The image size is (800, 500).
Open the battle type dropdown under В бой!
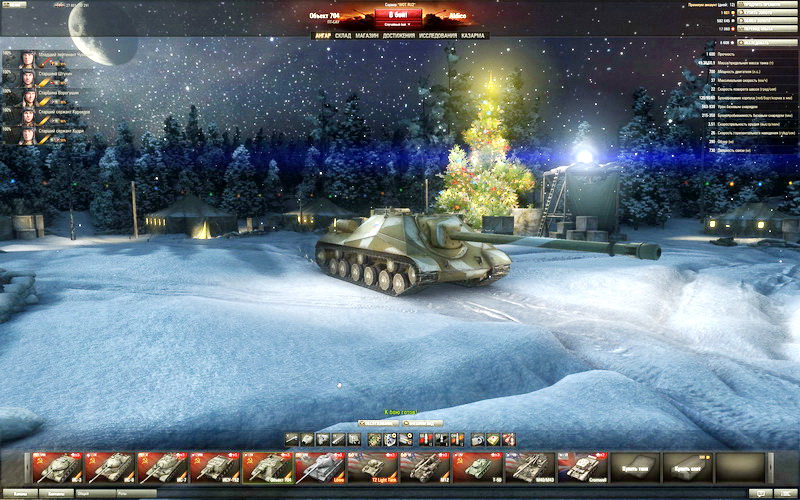(x=397, y=25)
